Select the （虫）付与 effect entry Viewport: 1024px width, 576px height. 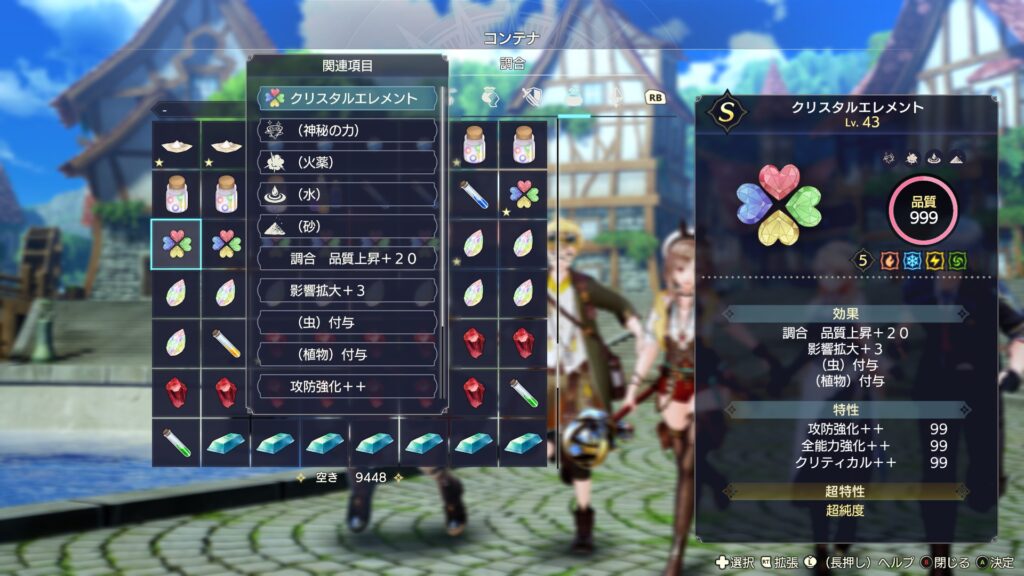click(x=347, y=322)
